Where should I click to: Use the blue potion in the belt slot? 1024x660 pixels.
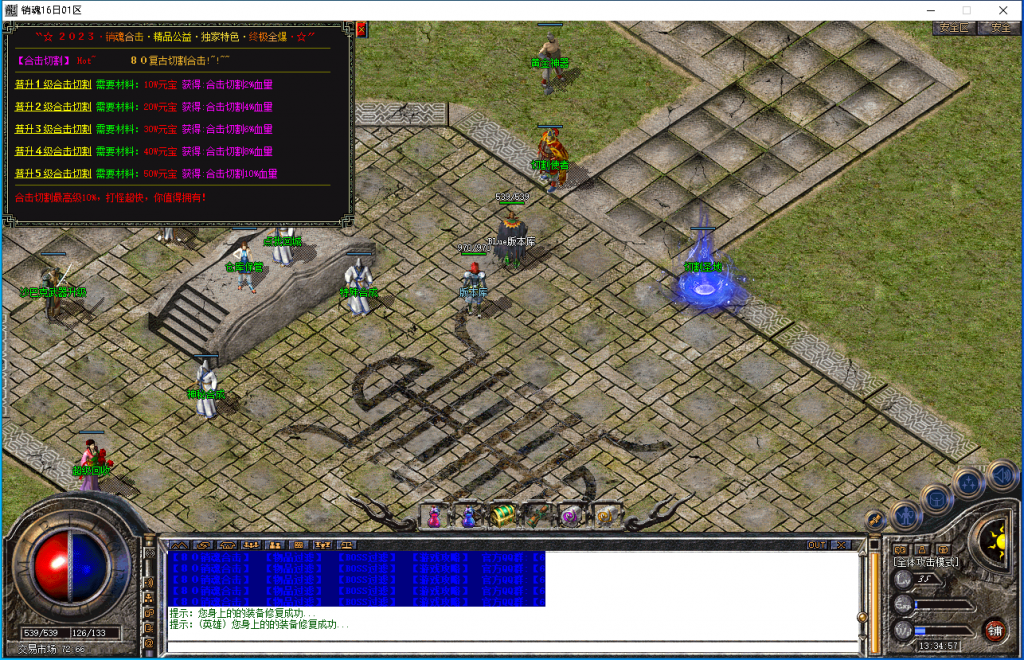coord(468,515)
